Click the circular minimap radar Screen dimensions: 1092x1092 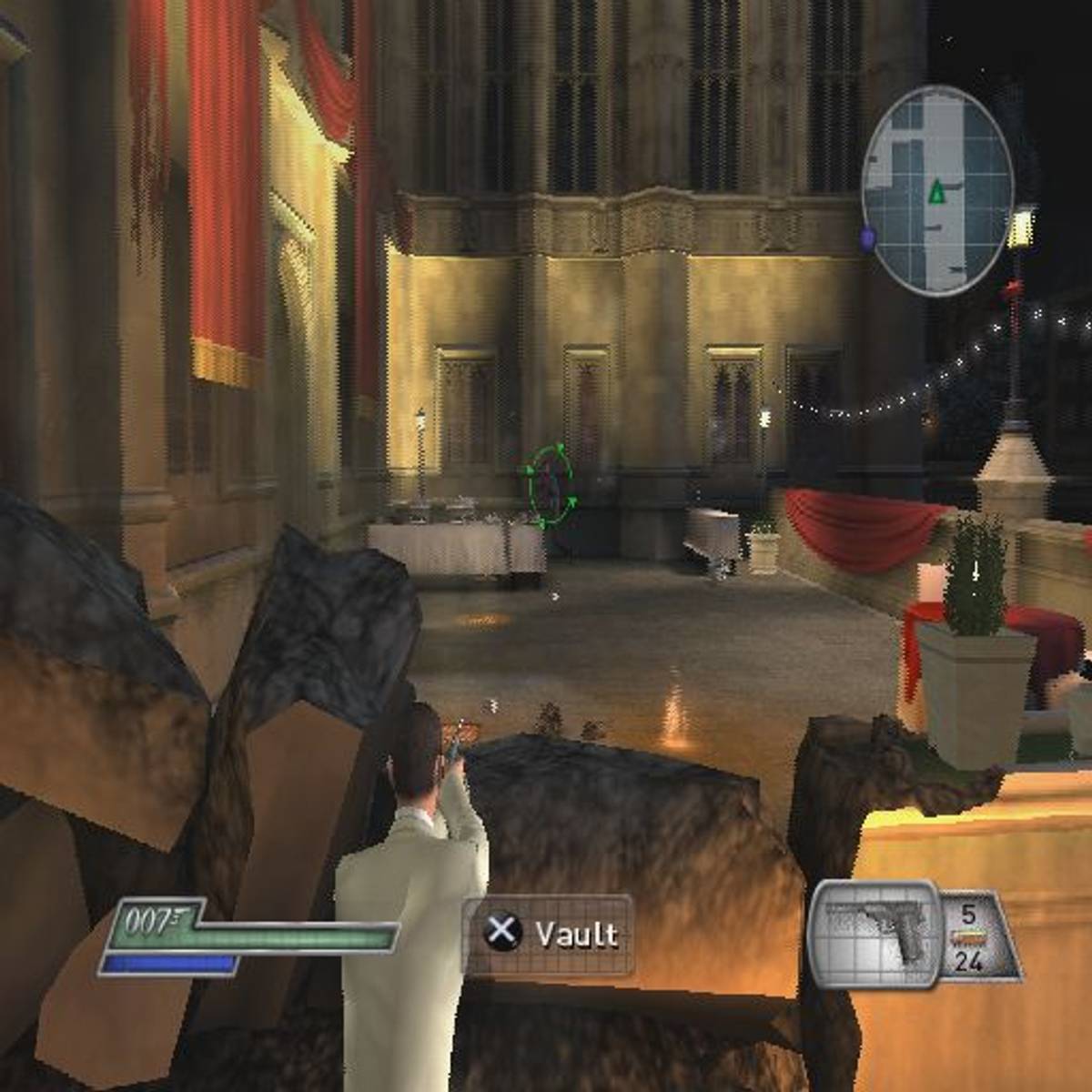point(936,191)
